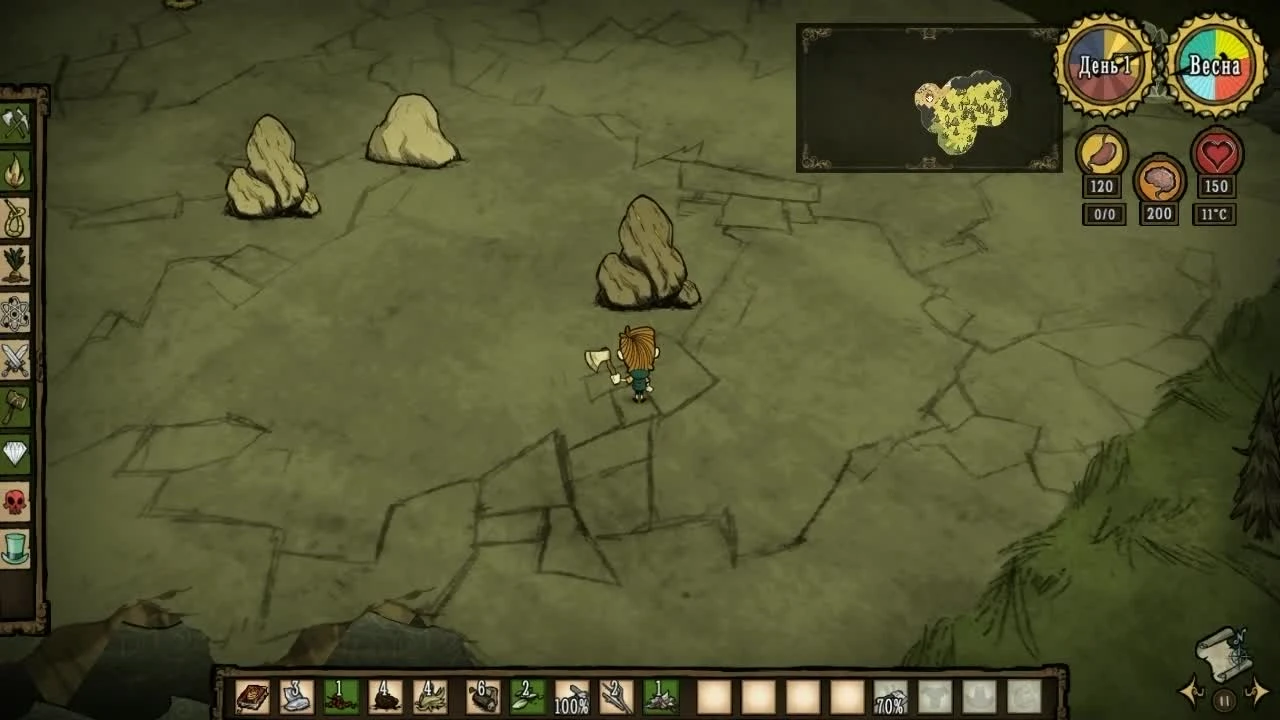Select the book in the first inventory slot
The height and width of the screenshot is (720, 1280).
pyautogui.click(x=252, y=697)
